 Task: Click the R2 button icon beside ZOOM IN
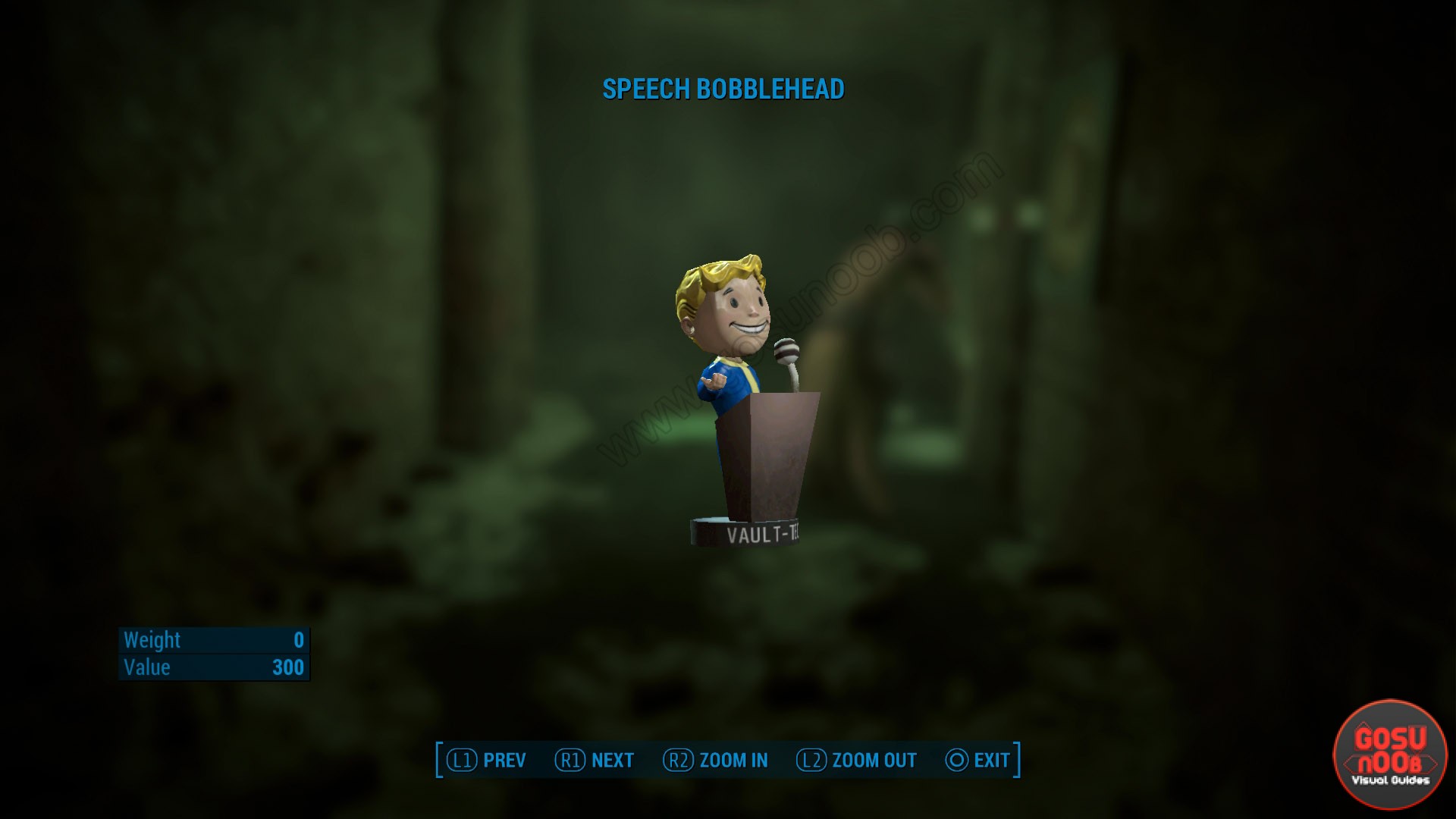pyautogui.click(x=679, y=760)
